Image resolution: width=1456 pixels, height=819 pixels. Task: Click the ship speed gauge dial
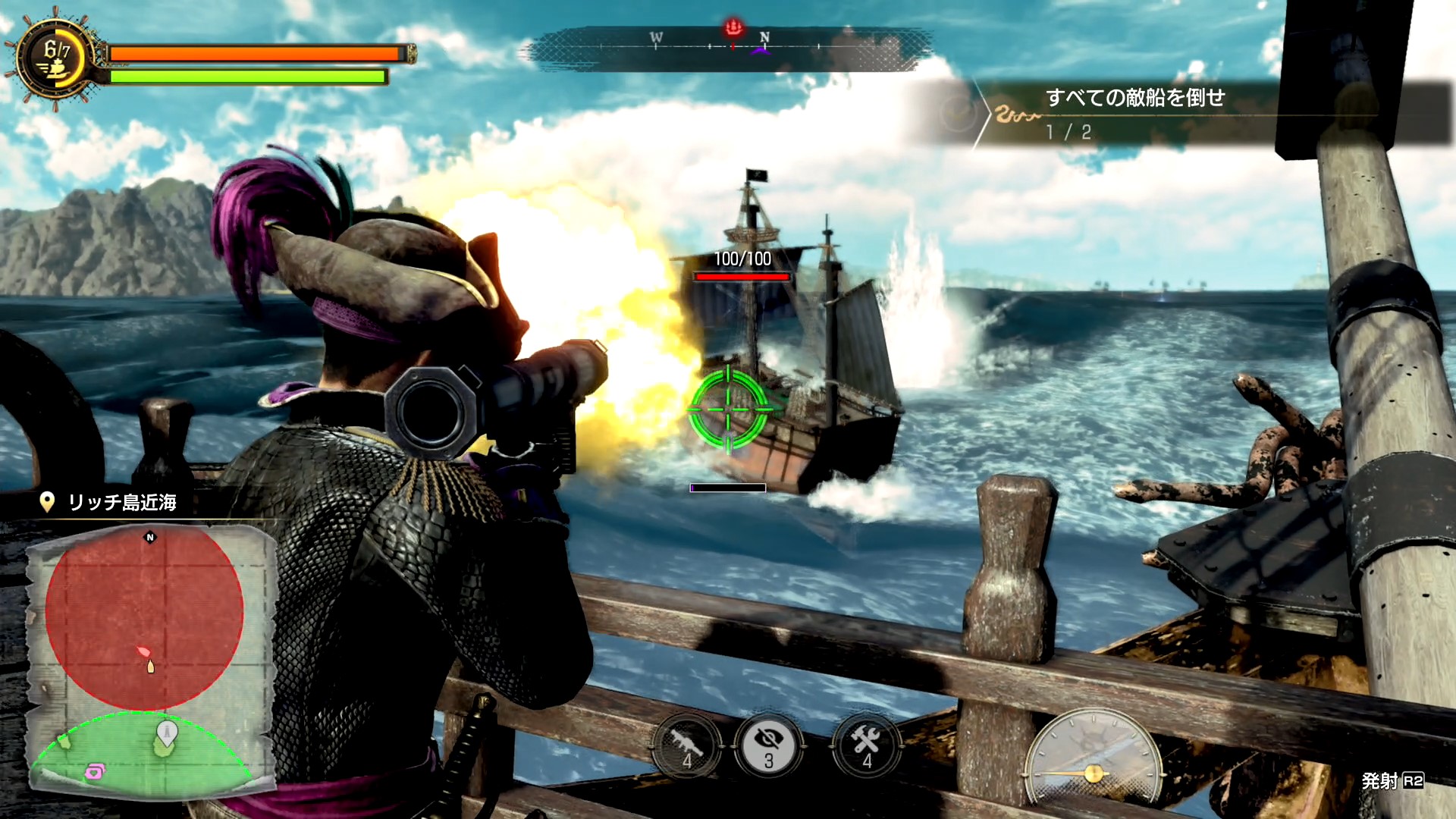tap(1093, 758)
